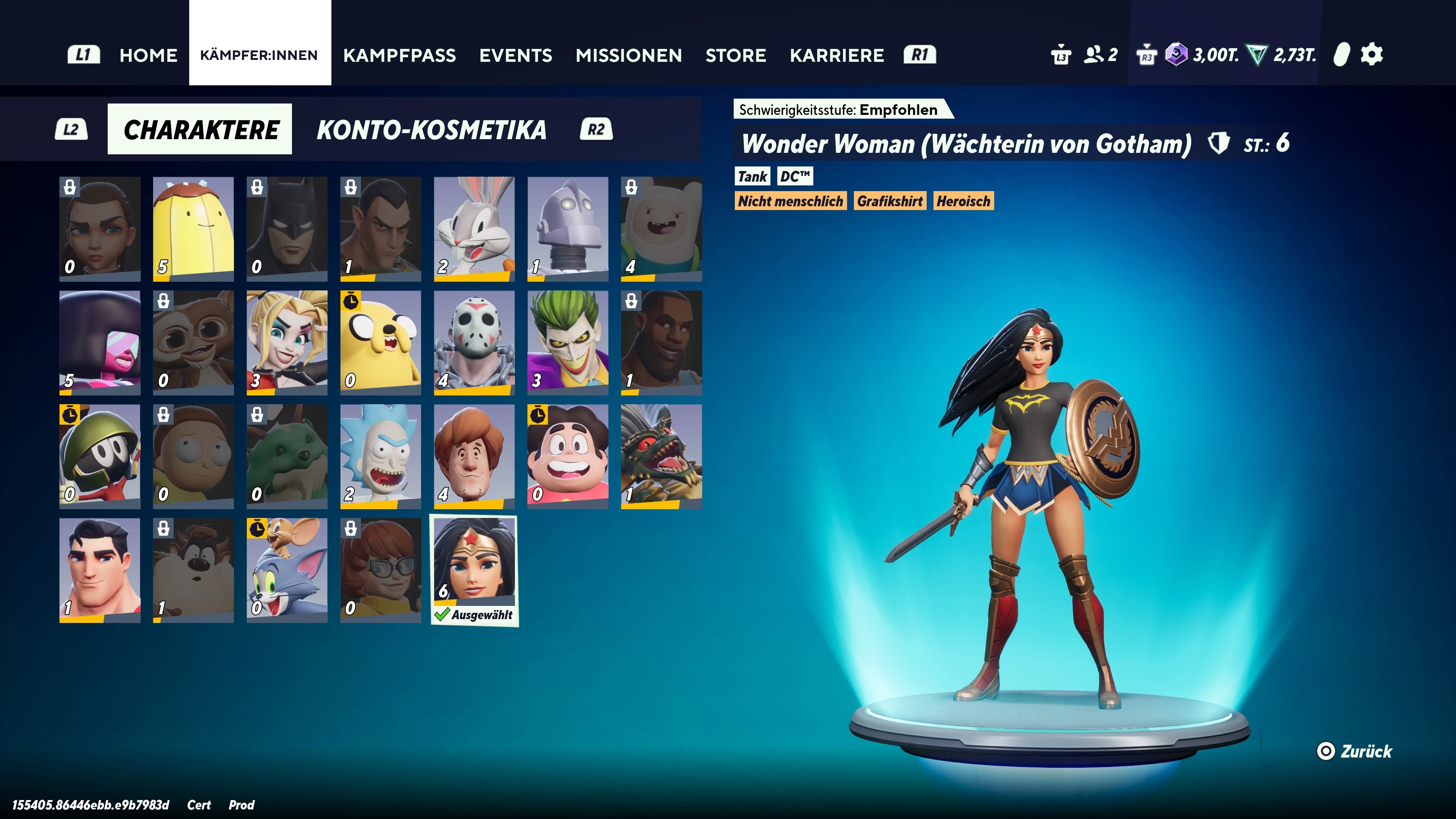Screen dimensions: 1456x819
Task: Open the L3 rewards chest icon
Action: [x=1062, y=54]
